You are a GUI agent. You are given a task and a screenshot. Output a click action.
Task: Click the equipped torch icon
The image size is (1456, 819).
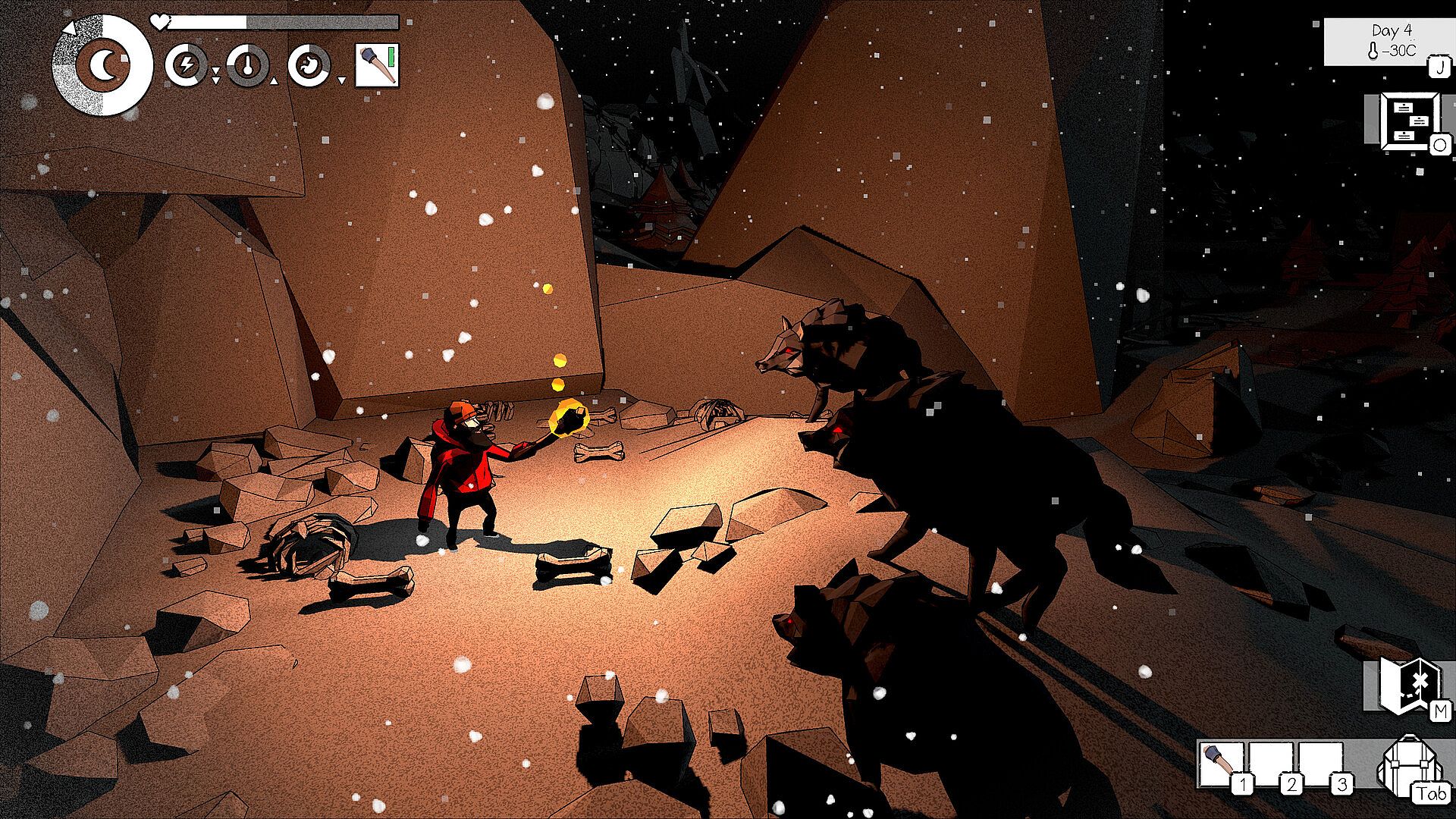tap(377, 65)
